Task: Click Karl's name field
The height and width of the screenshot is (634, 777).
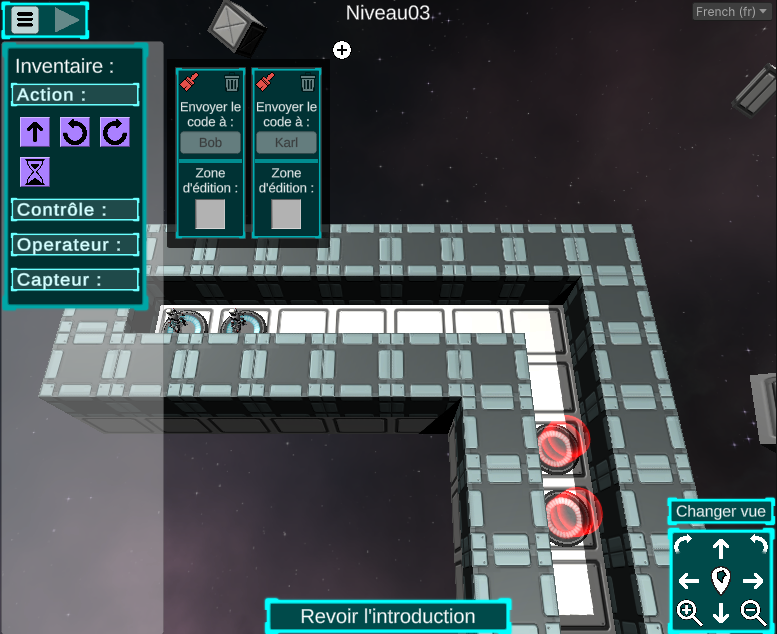Action: [286, 143]
